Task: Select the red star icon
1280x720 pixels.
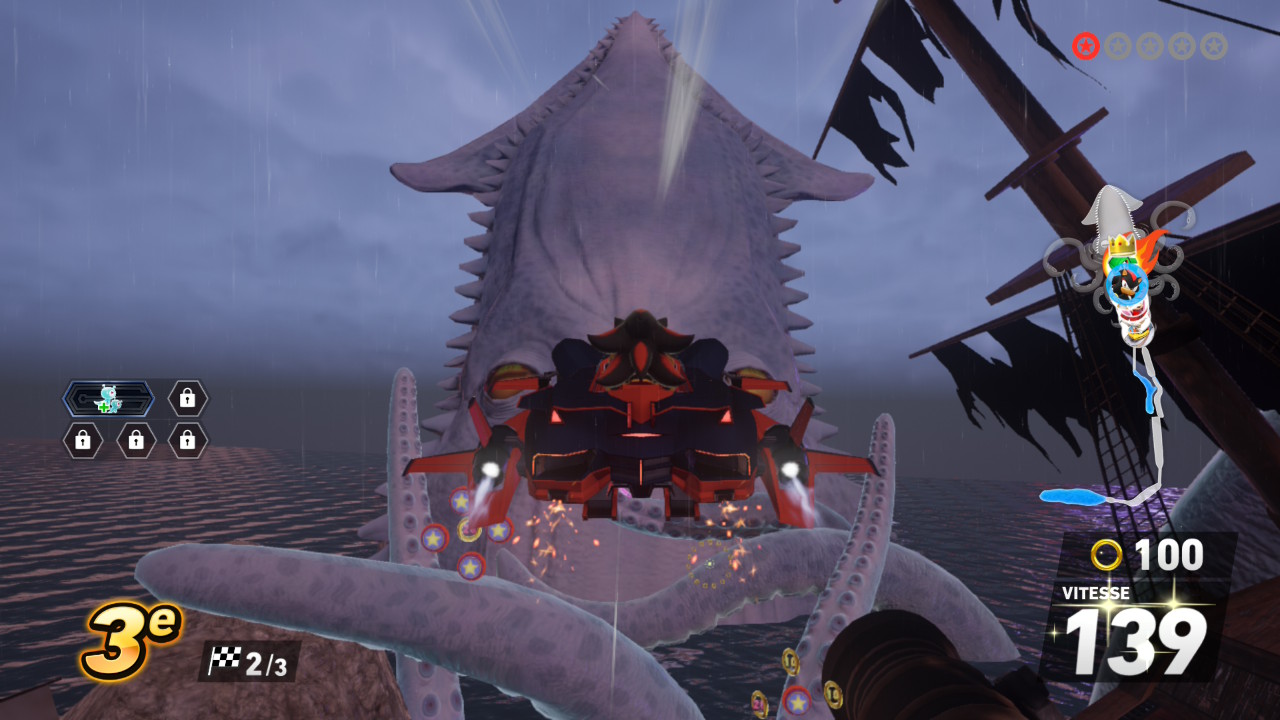Action: click(x=1086, y=46)
